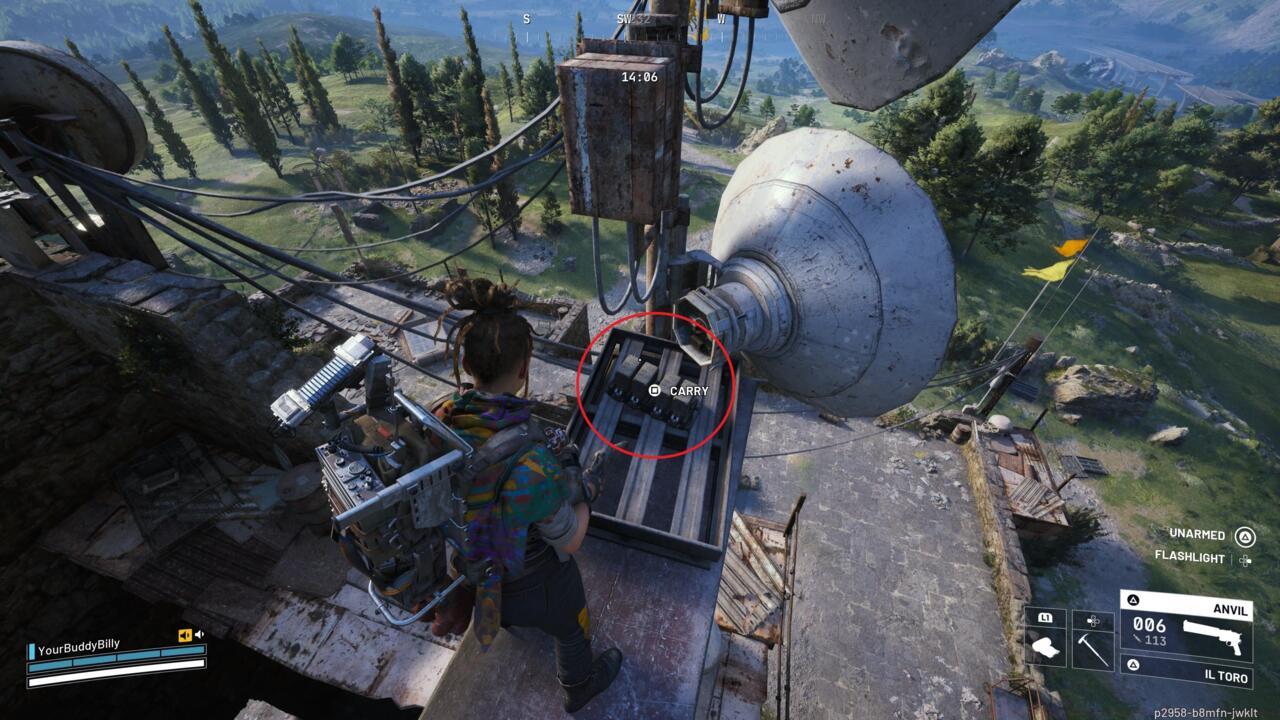1280x720 pixels.
Task: Click the white voice output speaker icon
Action: coord(199,635)
